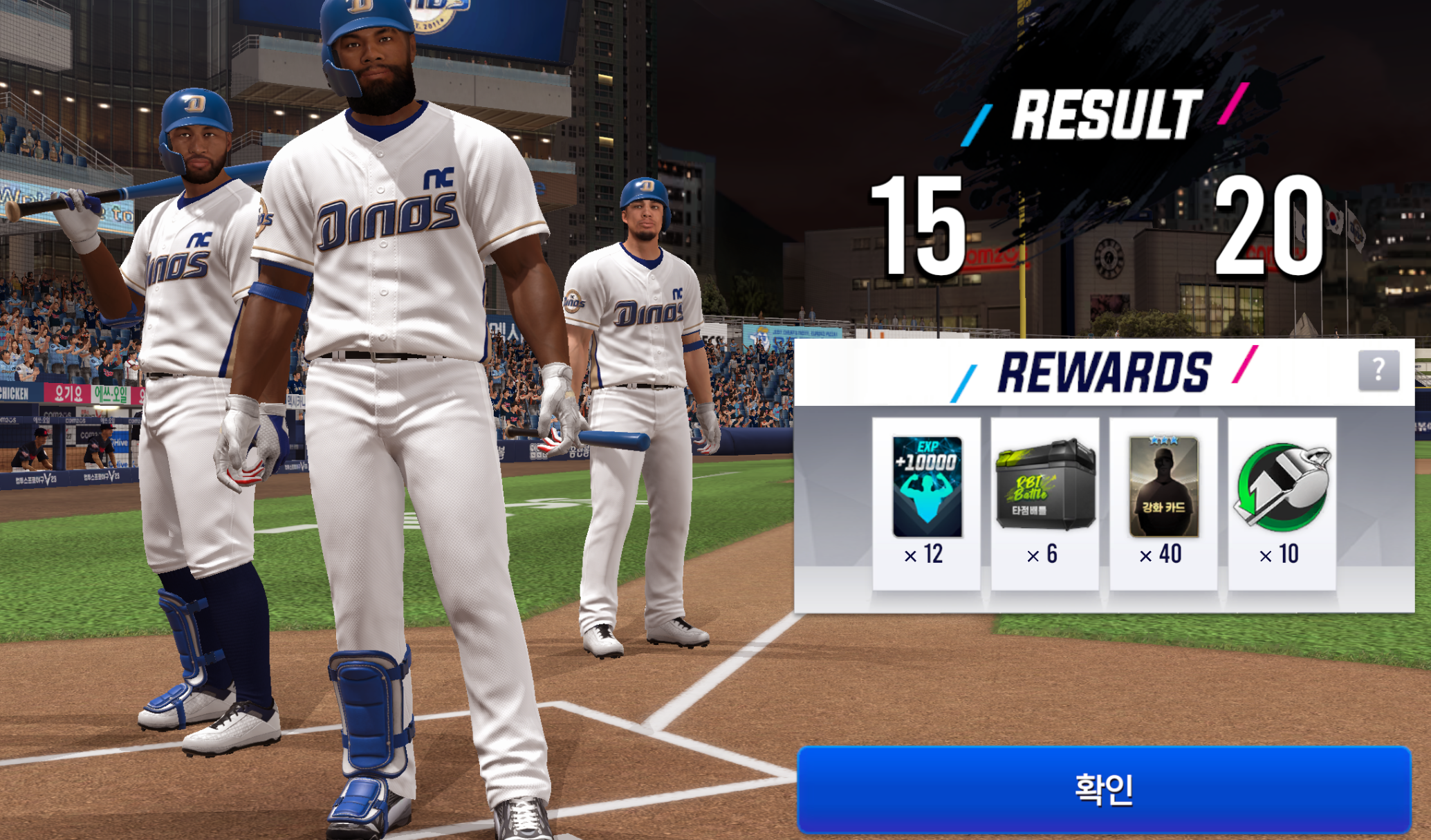Select the EXP +10000 reward card

(x=927, y=487)
